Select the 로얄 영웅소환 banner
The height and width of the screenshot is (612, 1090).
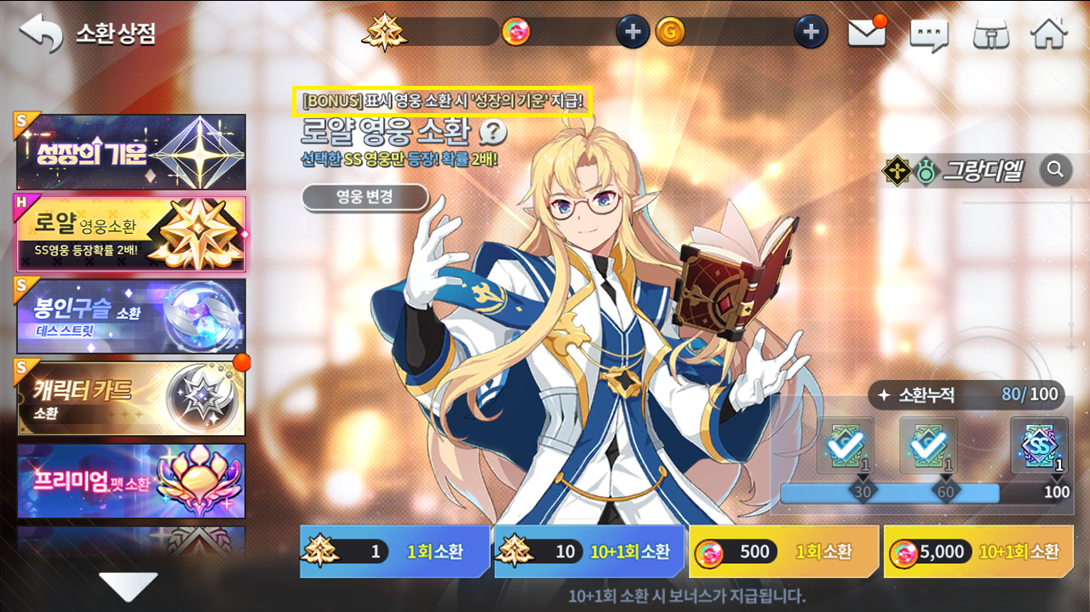(131, 234)
